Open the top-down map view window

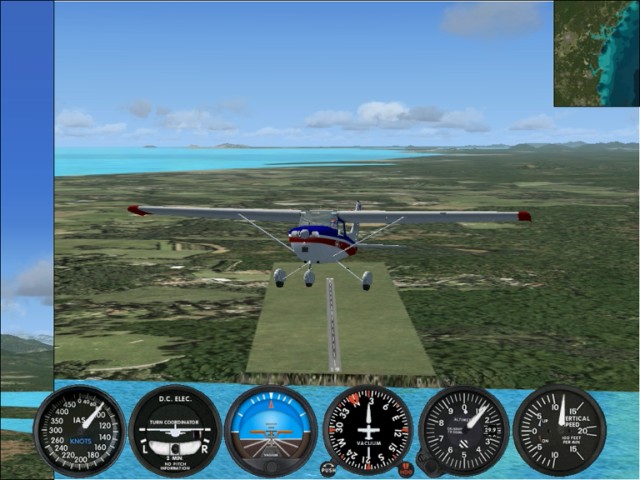tap(596, 53)
